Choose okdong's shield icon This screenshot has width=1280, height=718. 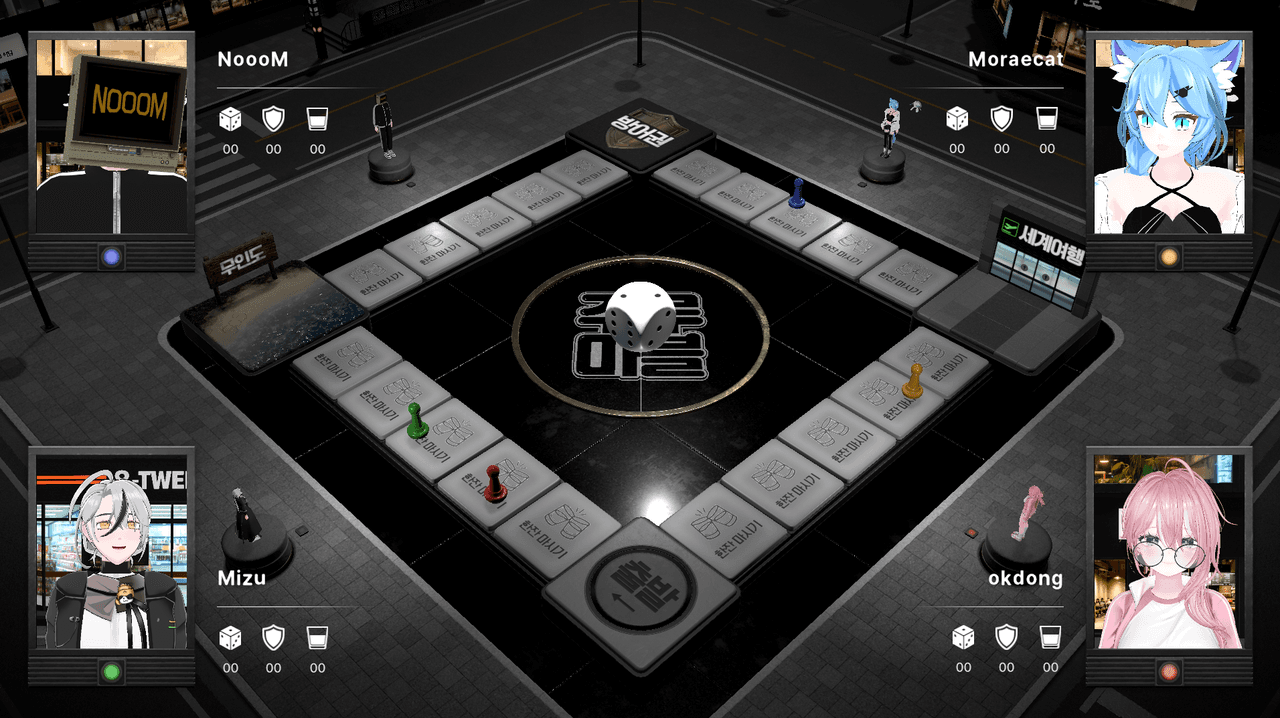coord(1006,637)
